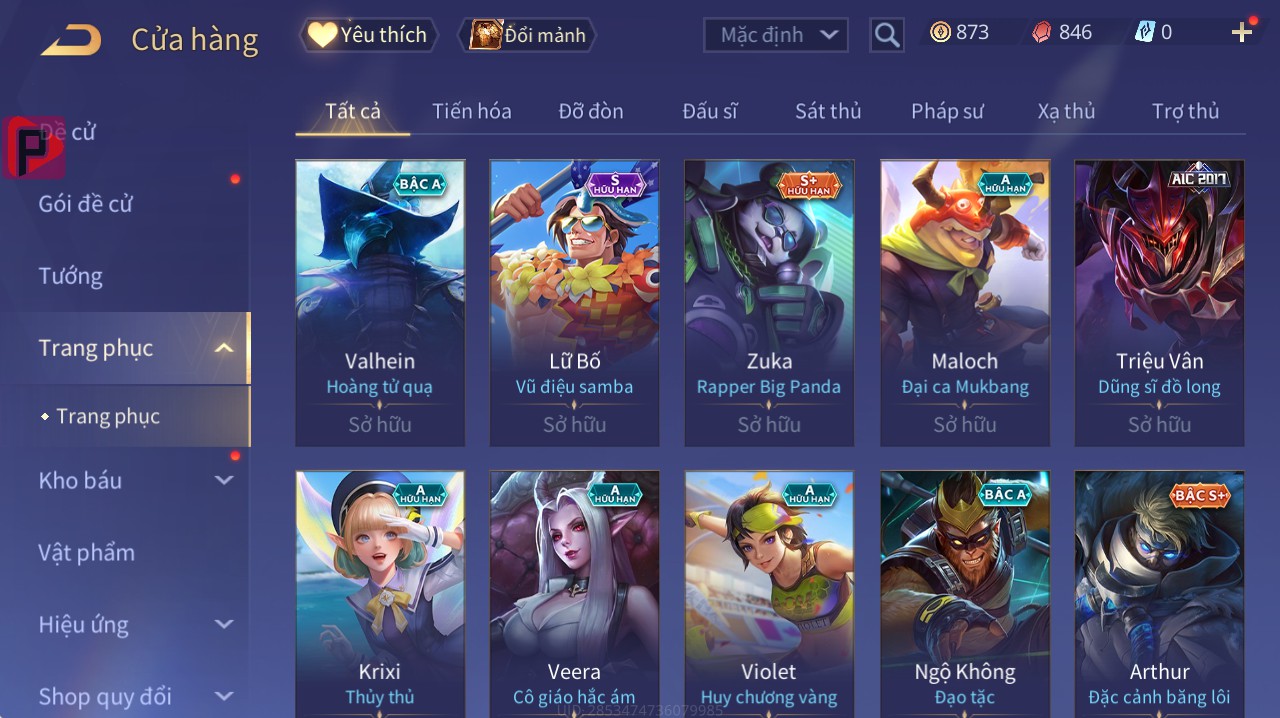Image resolution: width=1280 pixels, height=718 pixels.
Task: Open the Xạ thủ category tab
Action: click(x=1066, y=111)
